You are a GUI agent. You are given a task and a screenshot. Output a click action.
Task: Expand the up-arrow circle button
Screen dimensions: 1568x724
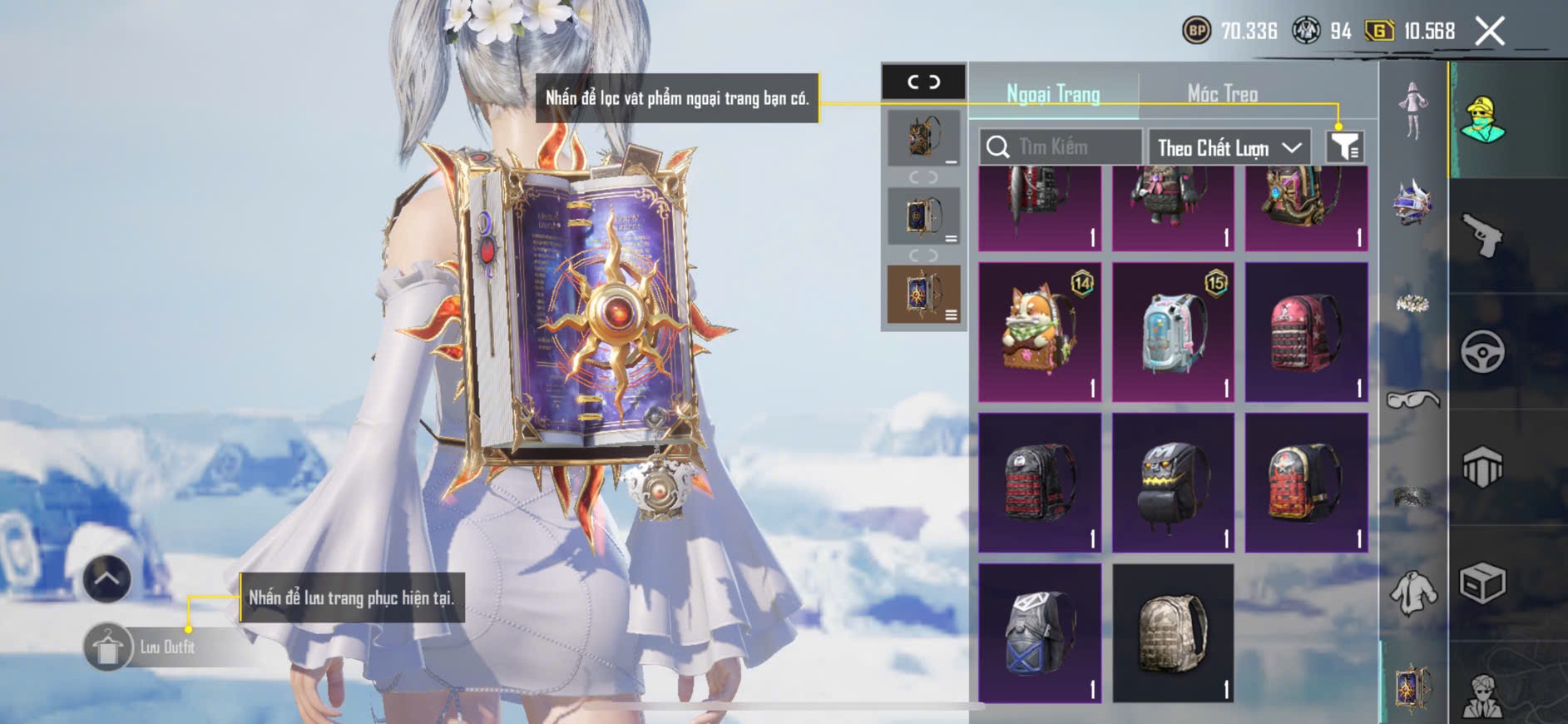coord(106,578)
